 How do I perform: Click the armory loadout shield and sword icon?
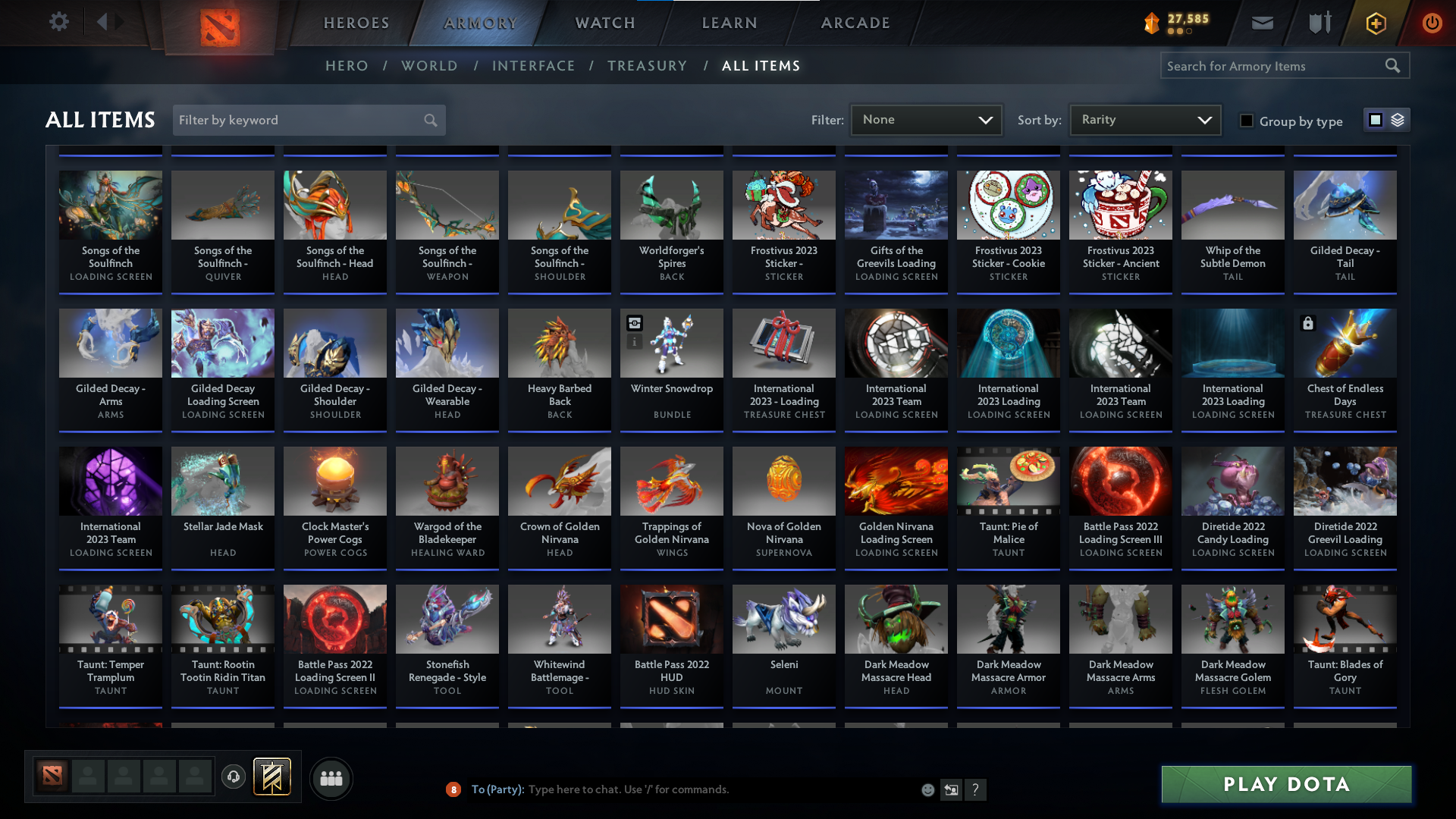coord(1319,23)
